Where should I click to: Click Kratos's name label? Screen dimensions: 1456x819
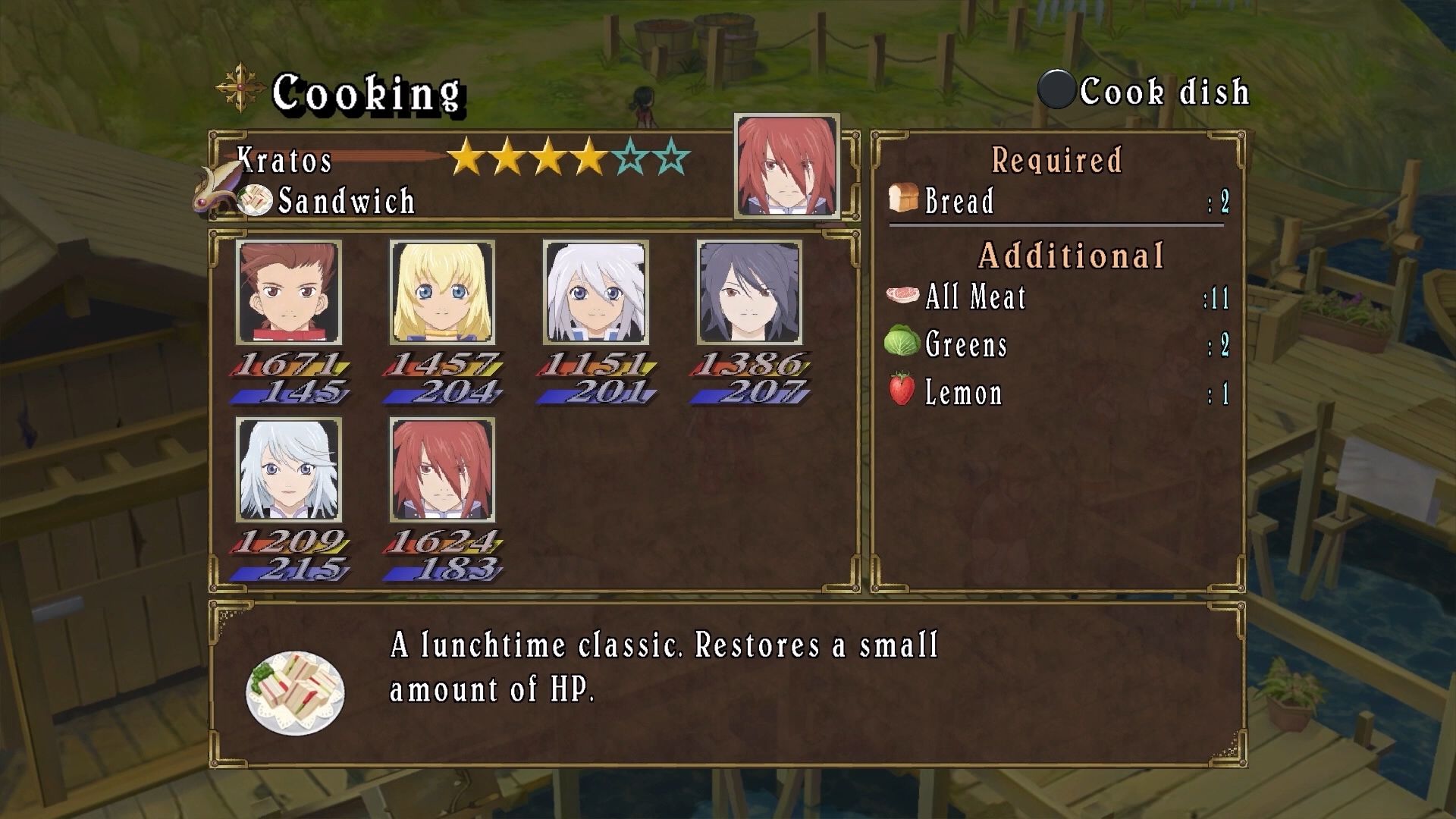click(x=284, y=159)
